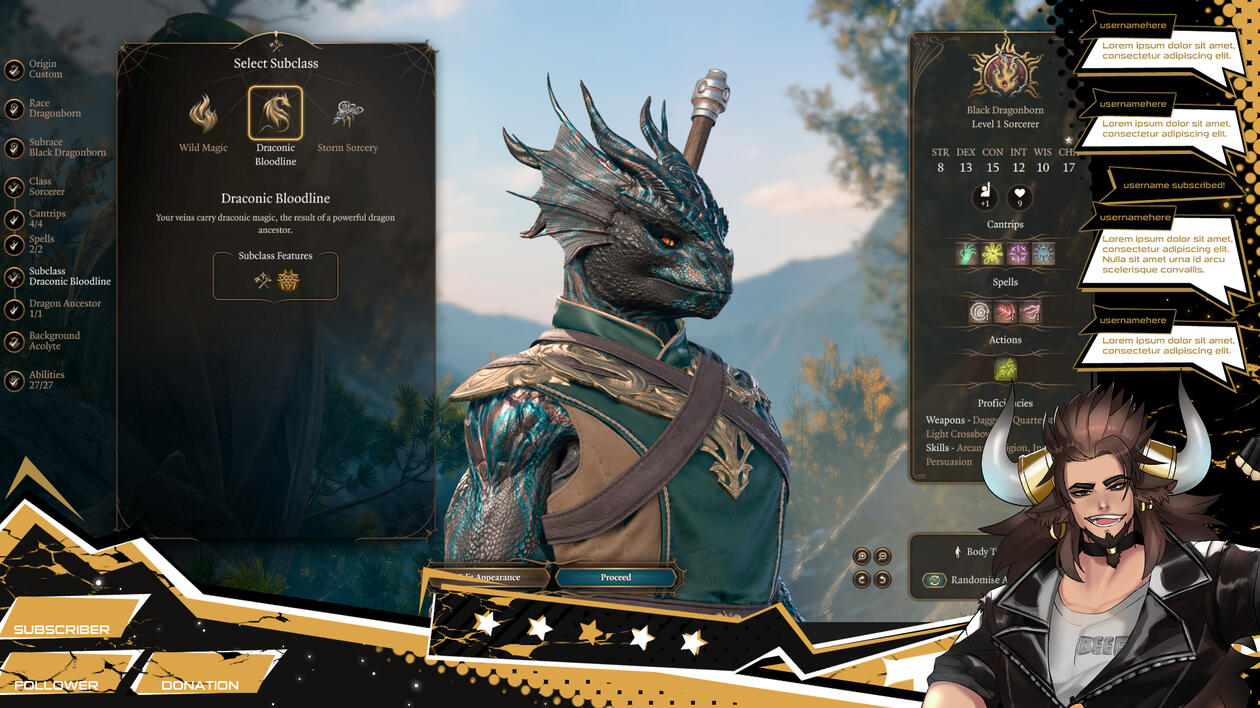This screenshot has height=708, width=1260.
Task: Select the Wild Magic subclass
Action: coord(203,115)
